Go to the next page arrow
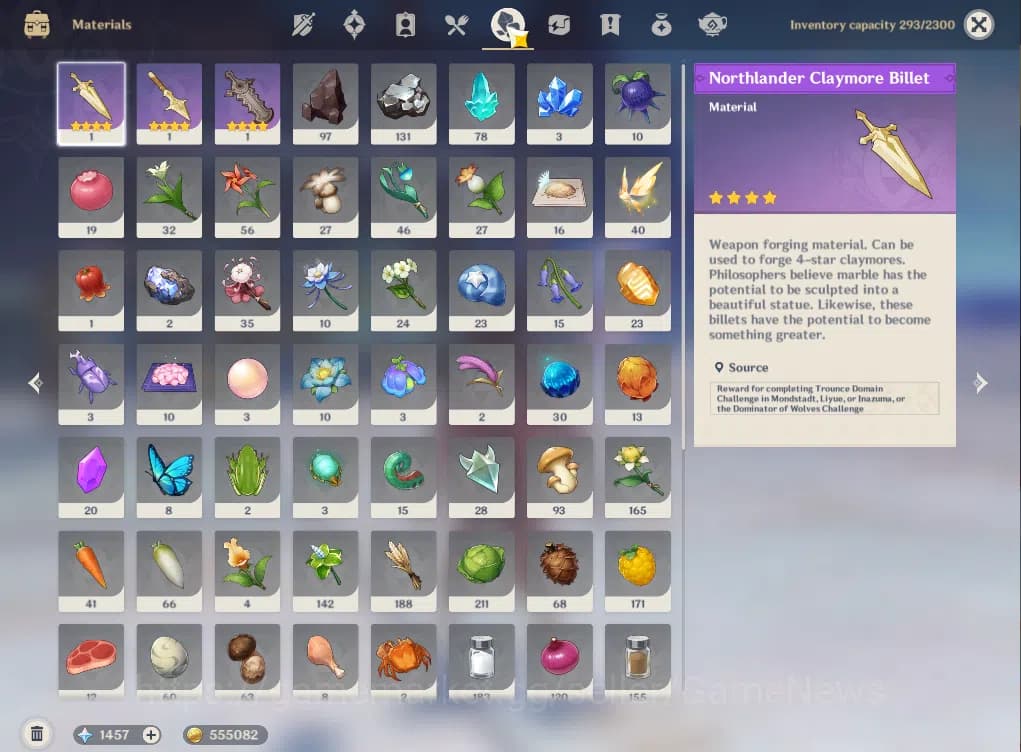This screenshot has width=1021, height=752. point(981,383)
